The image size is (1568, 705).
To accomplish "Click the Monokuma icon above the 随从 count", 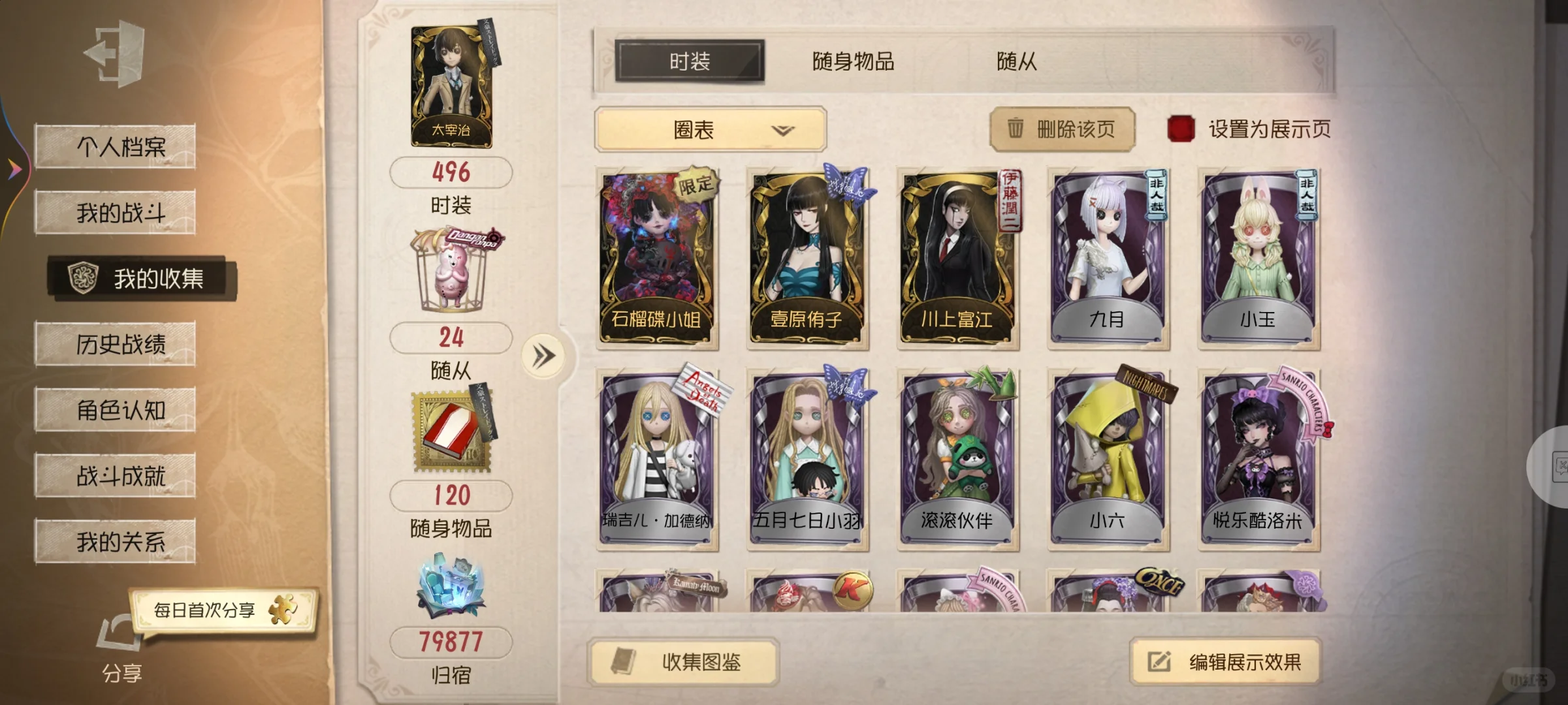I will 451,268.
